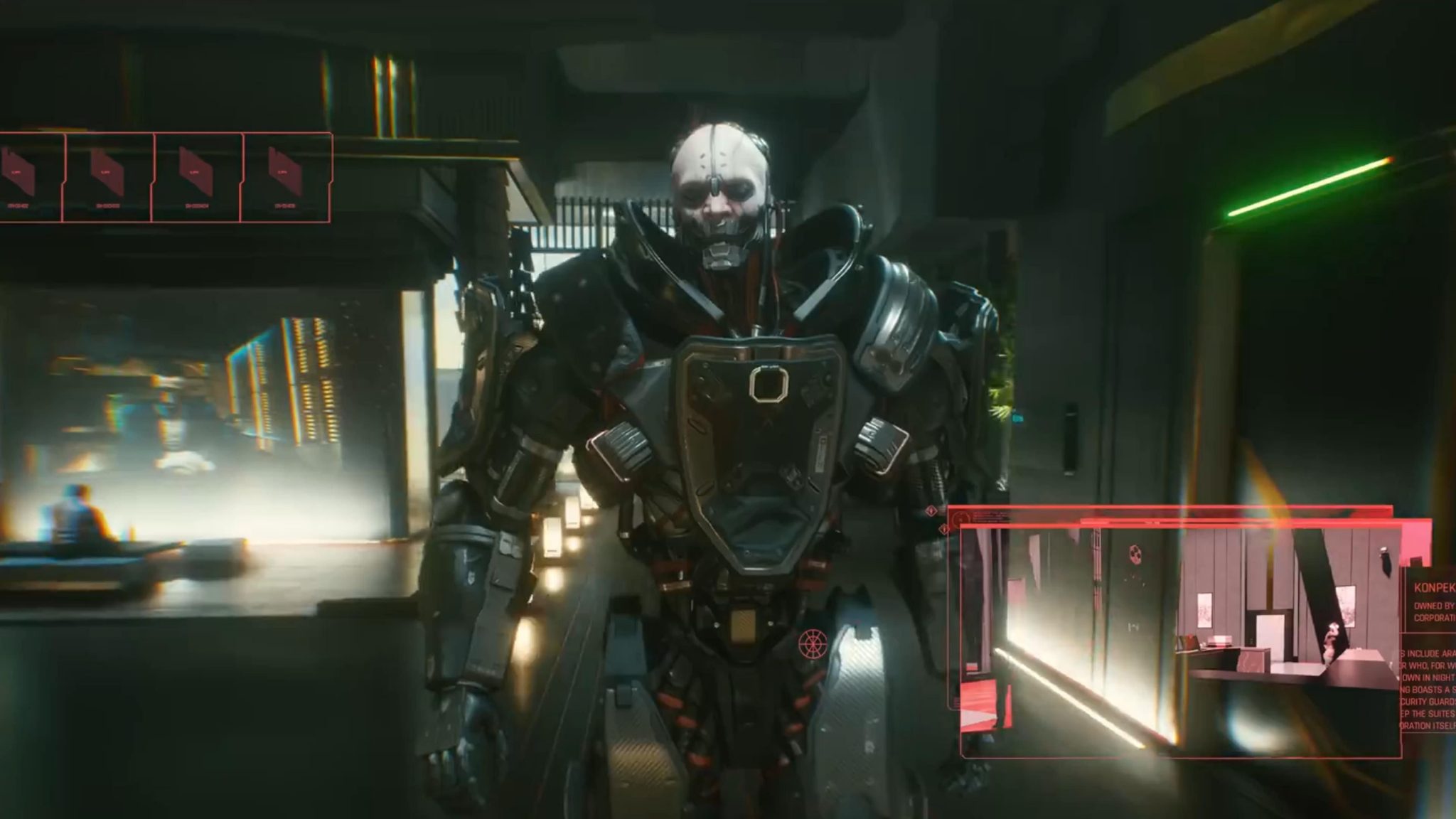
Task: Click the third data shard thumbnail icon
Action: (x=196, y=172)
